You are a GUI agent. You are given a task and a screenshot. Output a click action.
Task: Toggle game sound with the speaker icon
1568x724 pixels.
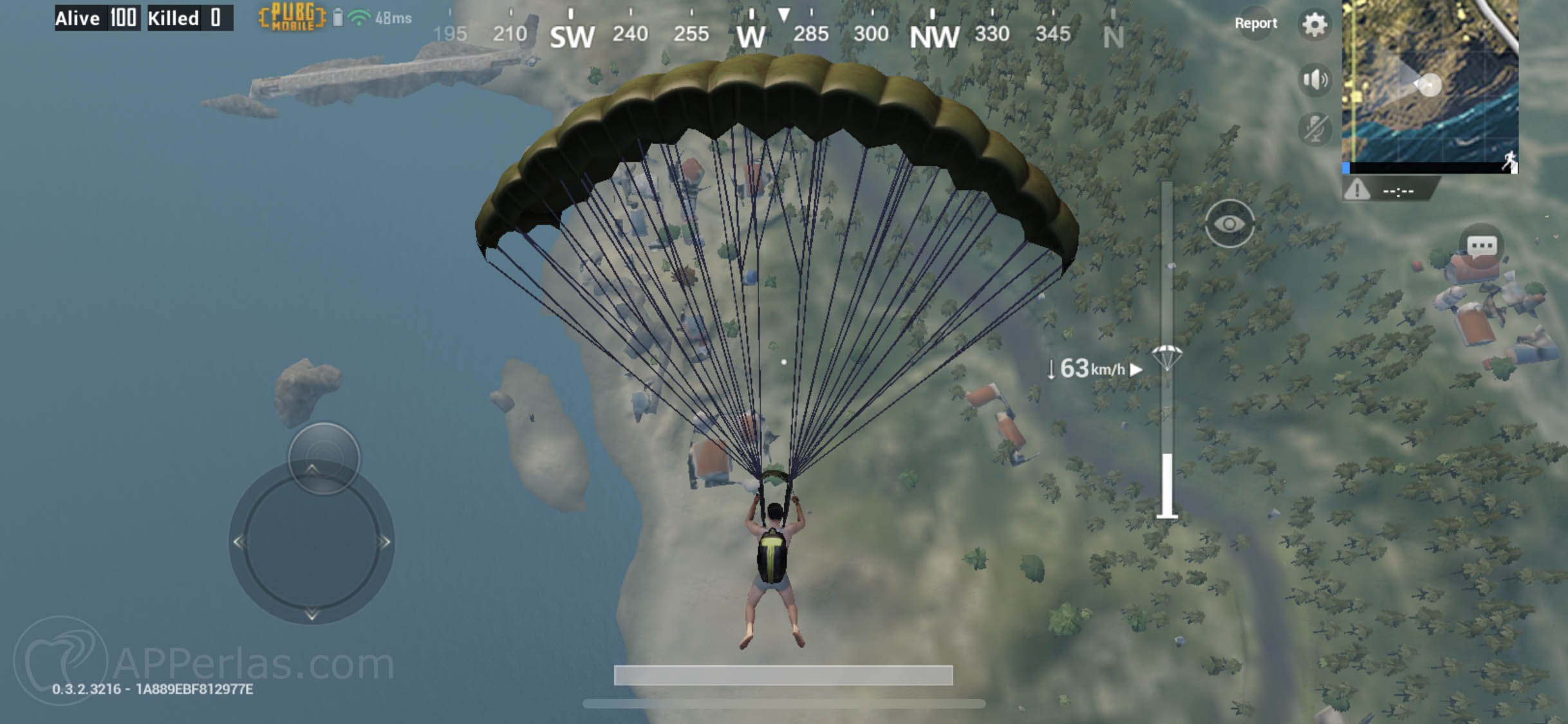coord(1314,79)
